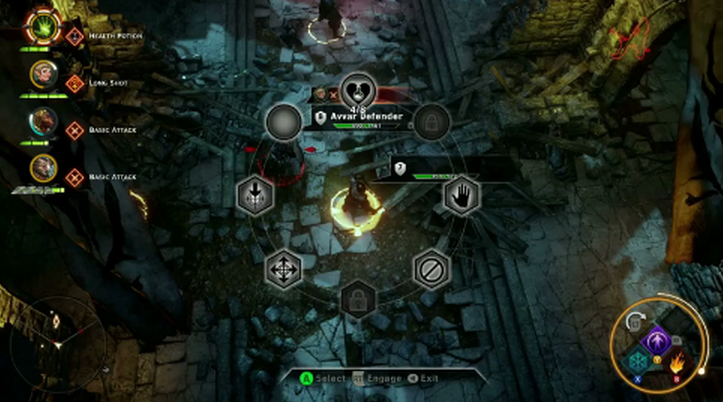This screenshot has height=402, width=723.
Task: Activate the four-arrow move command
Action: tap(283, 269)
